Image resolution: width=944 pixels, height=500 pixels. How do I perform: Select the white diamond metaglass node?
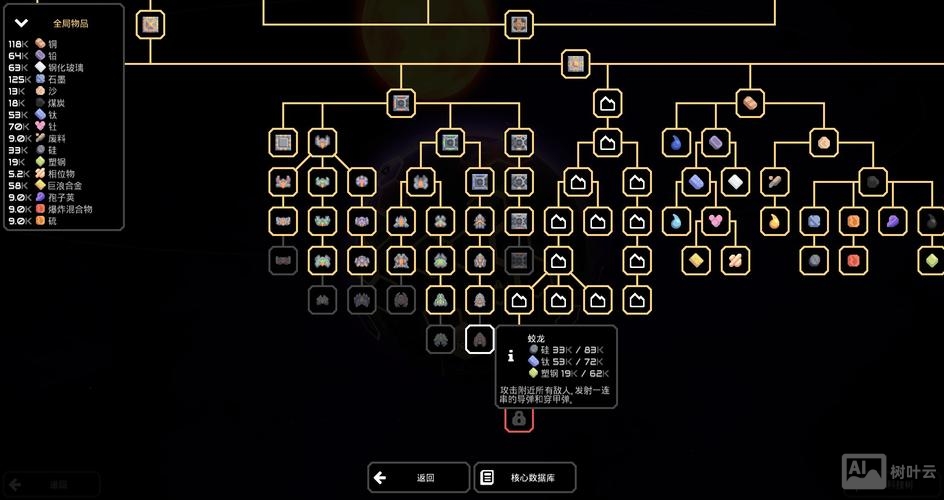pyautogui.click(x=735, y=182)
